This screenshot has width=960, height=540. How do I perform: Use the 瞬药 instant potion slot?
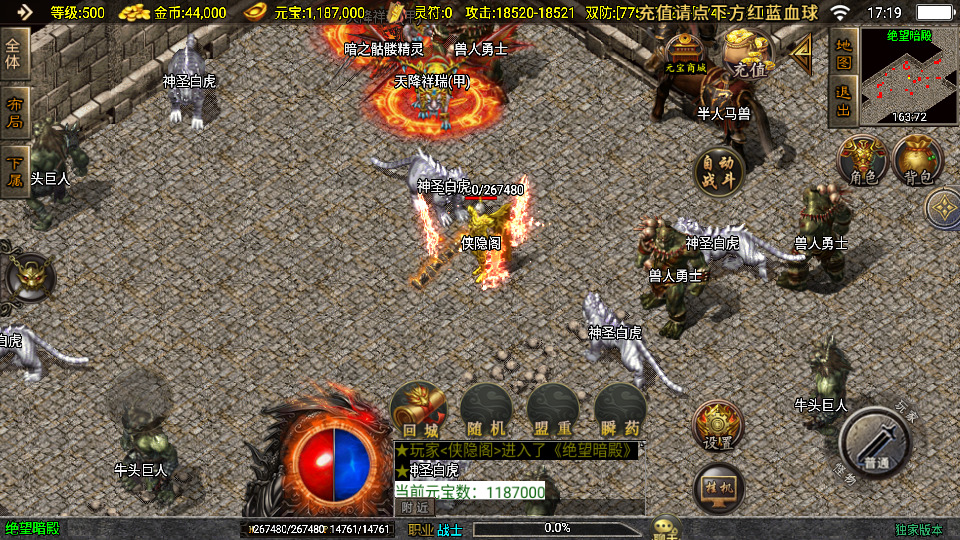pos(619,410)
